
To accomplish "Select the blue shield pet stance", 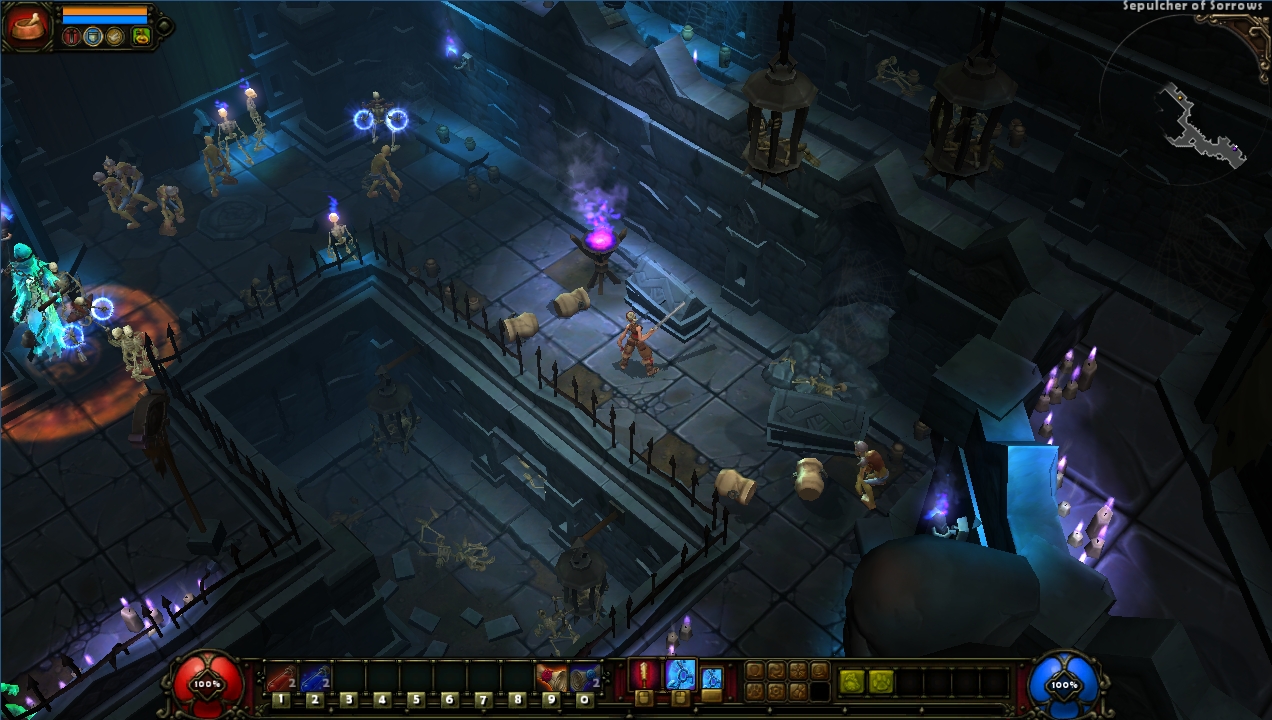I will pyautogui.click(x=93, y=37).
